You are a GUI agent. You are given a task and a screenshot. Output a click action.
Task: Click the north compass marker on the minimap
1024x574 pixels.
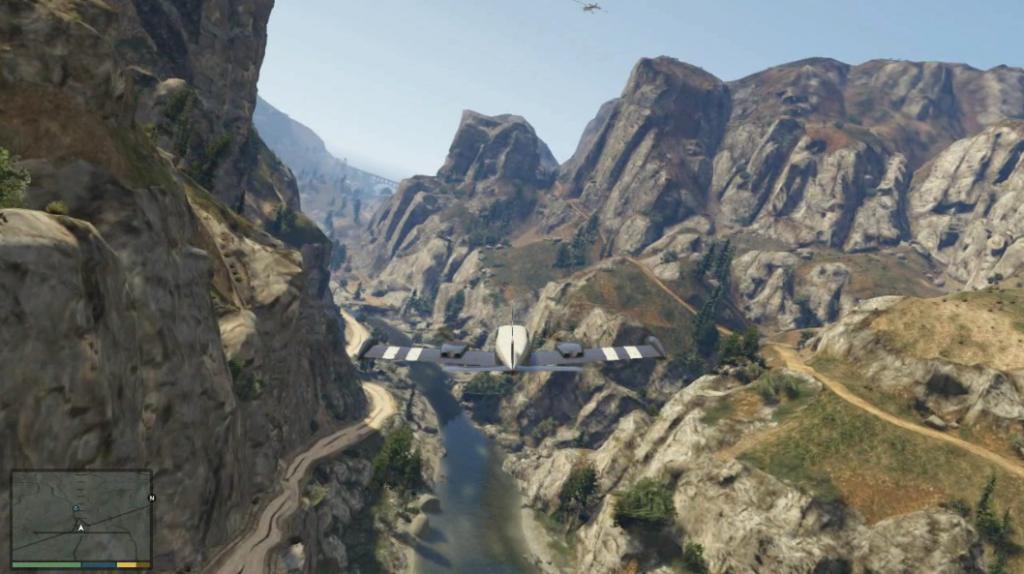click(x=151, y=497)
